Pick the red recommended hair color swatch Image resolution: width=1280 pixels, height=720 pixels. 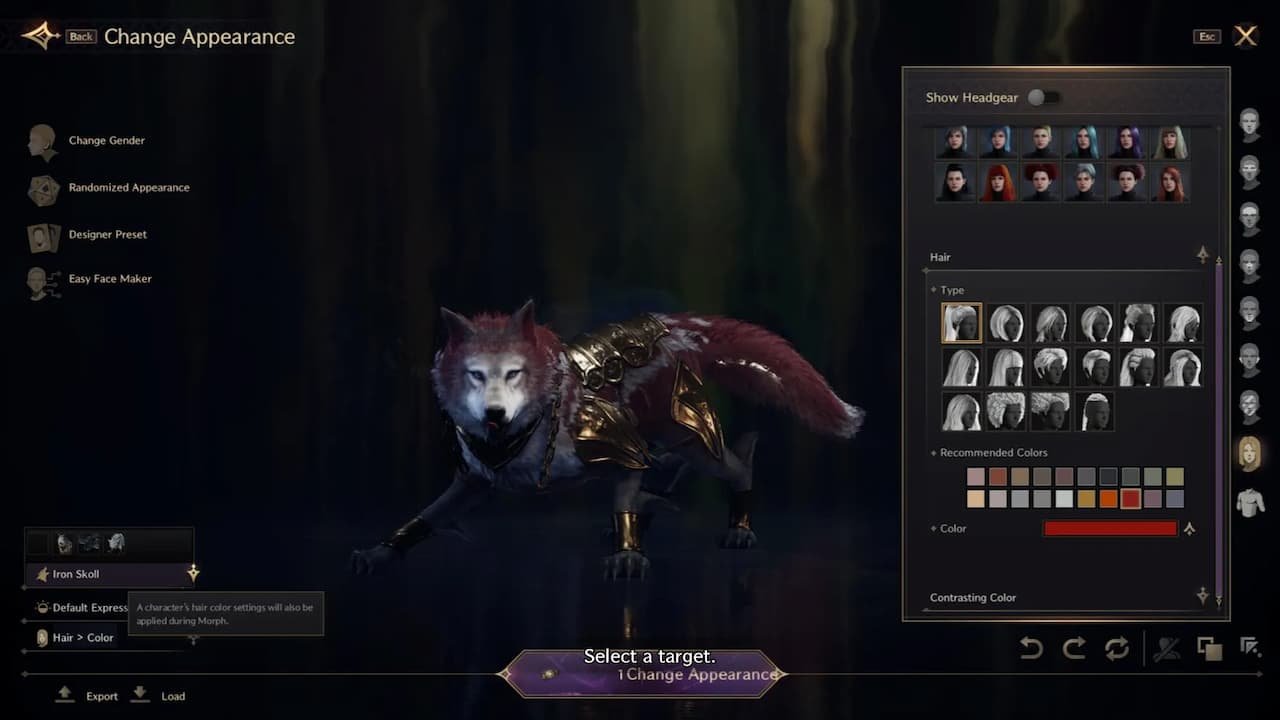pos(1132,498)
